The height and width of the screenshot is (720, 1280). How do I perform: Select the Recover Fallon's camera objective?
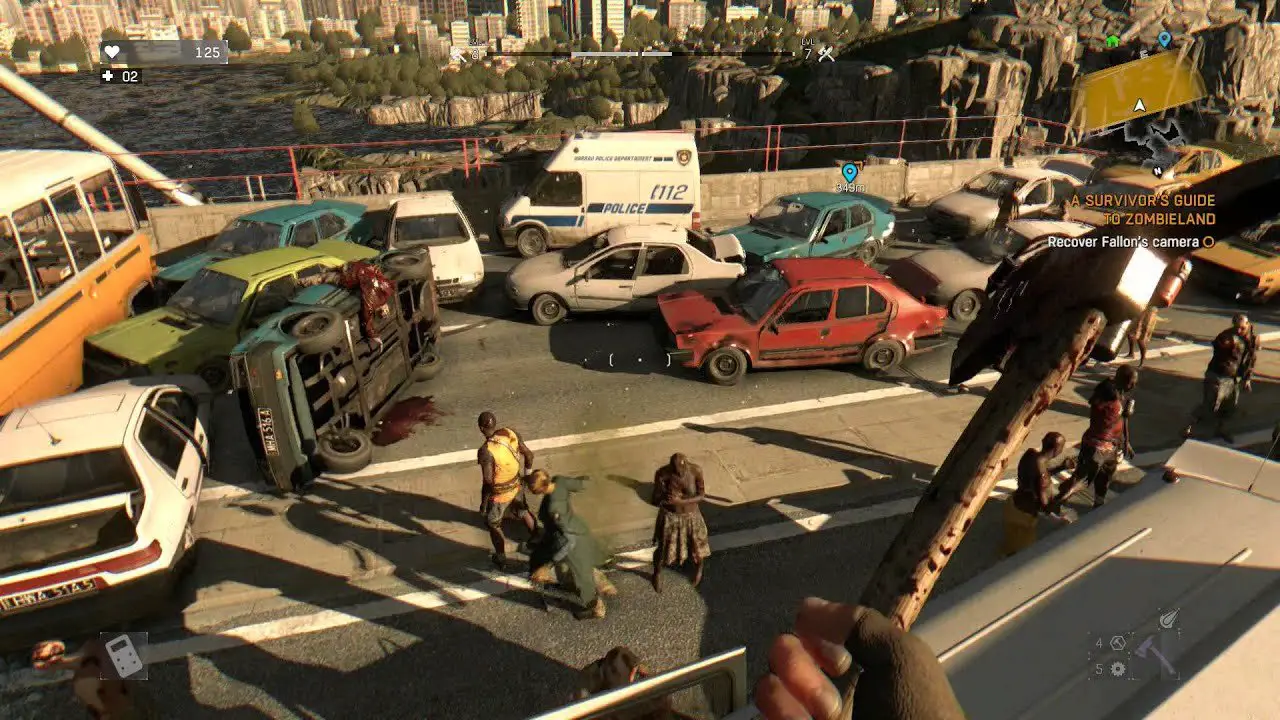(1123, 242)
